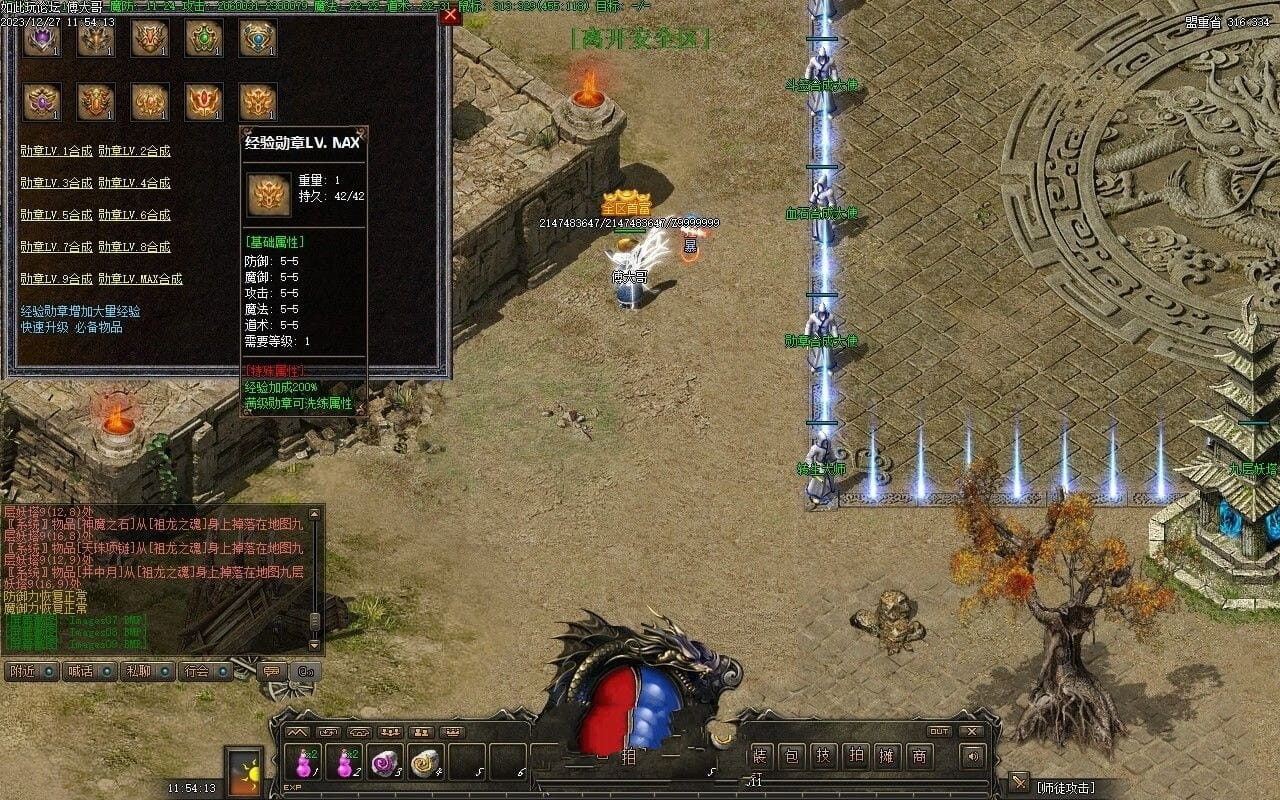Screen dimensions: 1280x800
Task: Select 勋章LV.9合成
Action: tap(56, 279)
